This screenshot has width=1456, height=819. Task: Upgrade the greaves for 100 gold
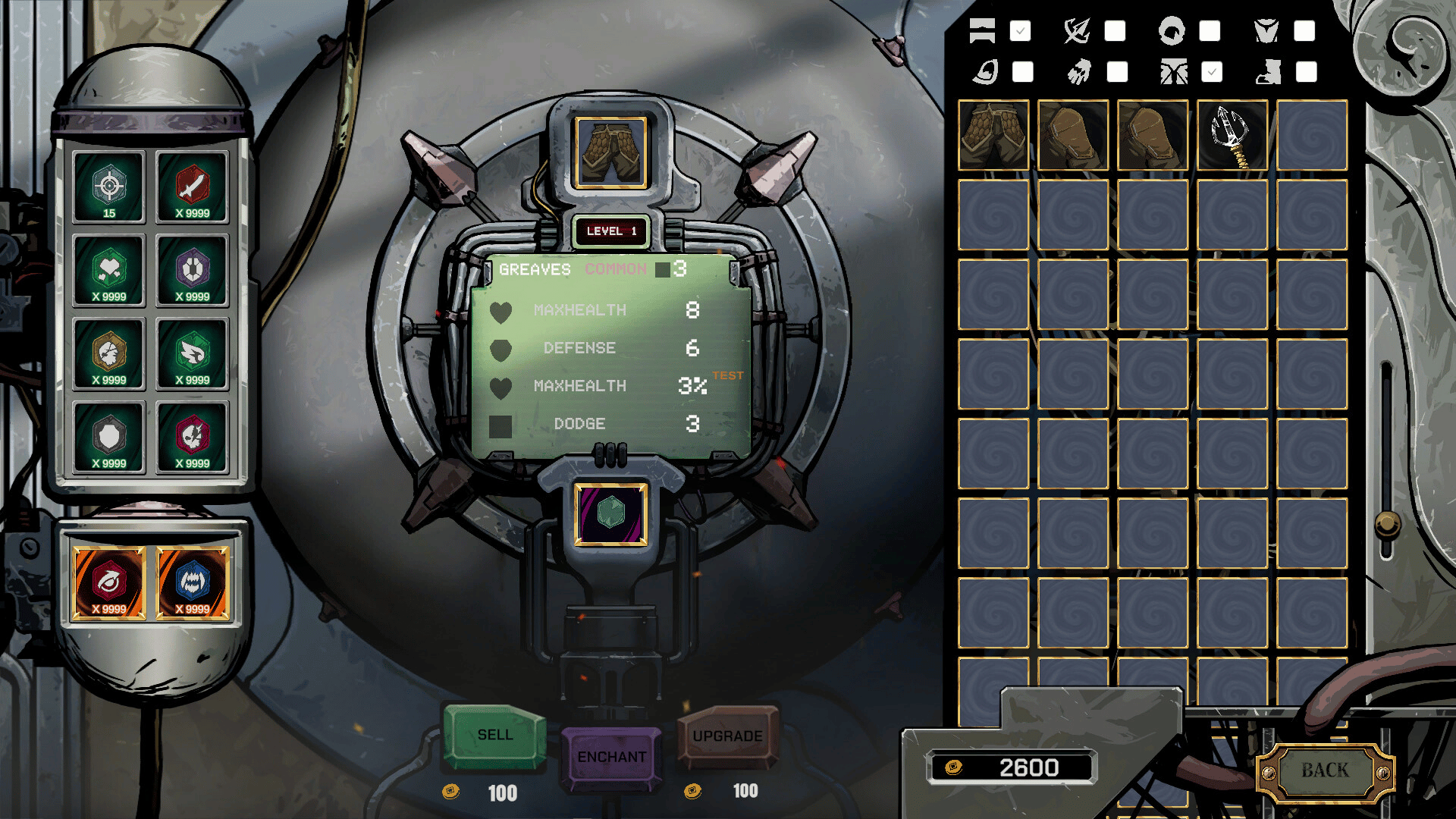pos(727,736)
